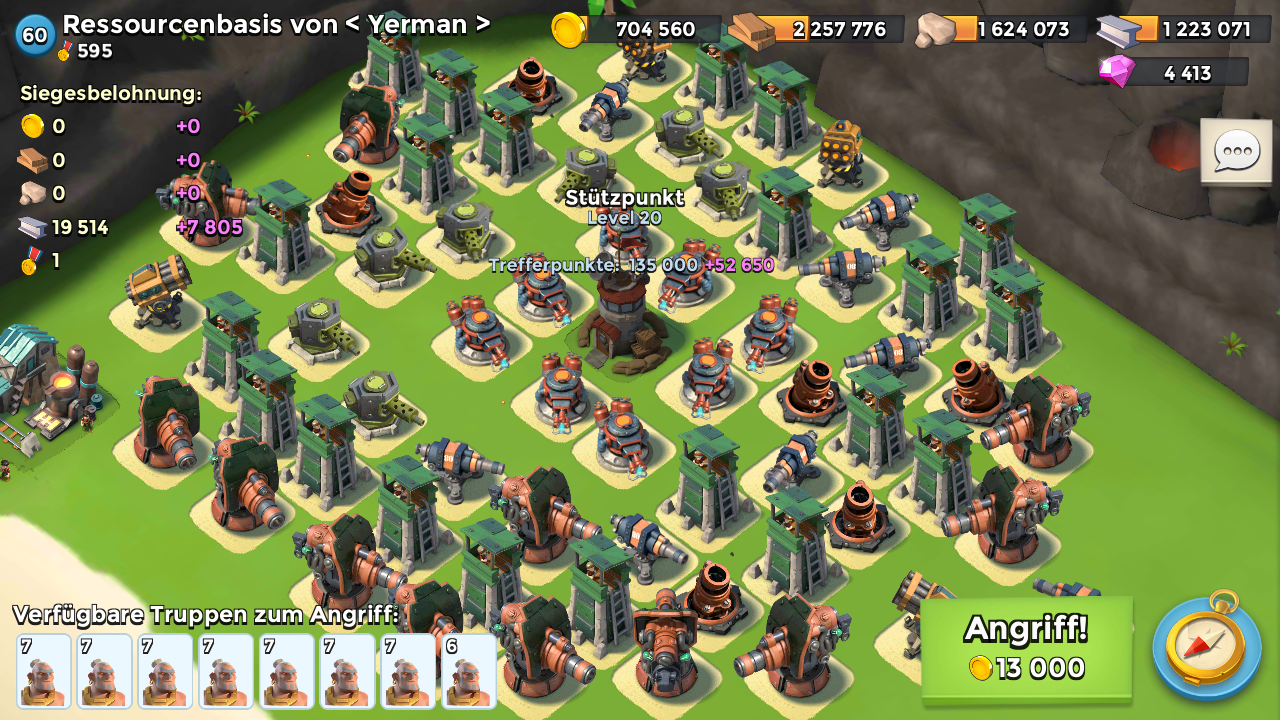Screen dimensions: 1280x720
Task: Open the pink diamond gem counter
Action: [x=1172, y=72]
